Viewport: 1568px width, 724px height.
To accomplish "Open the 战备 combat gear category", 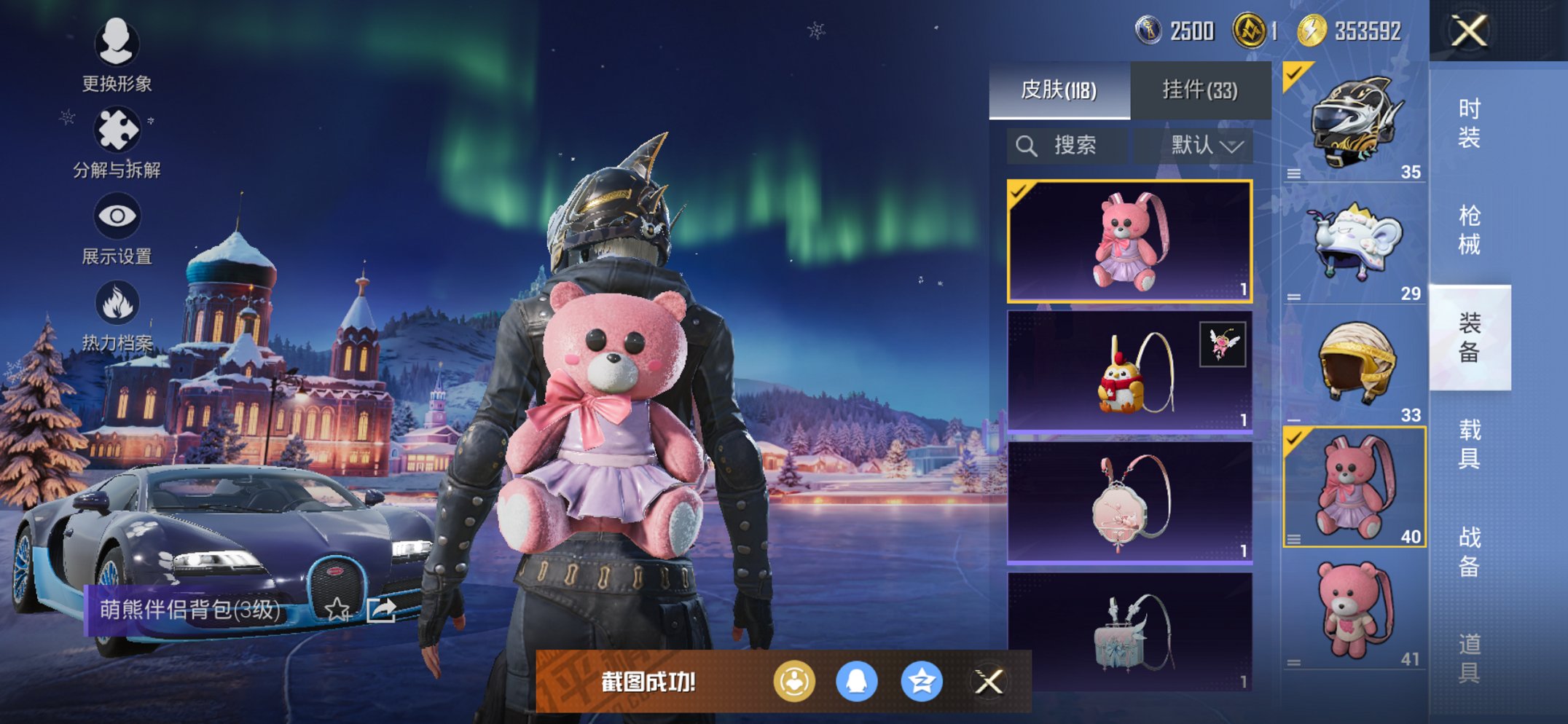I will pos(1469,551).
